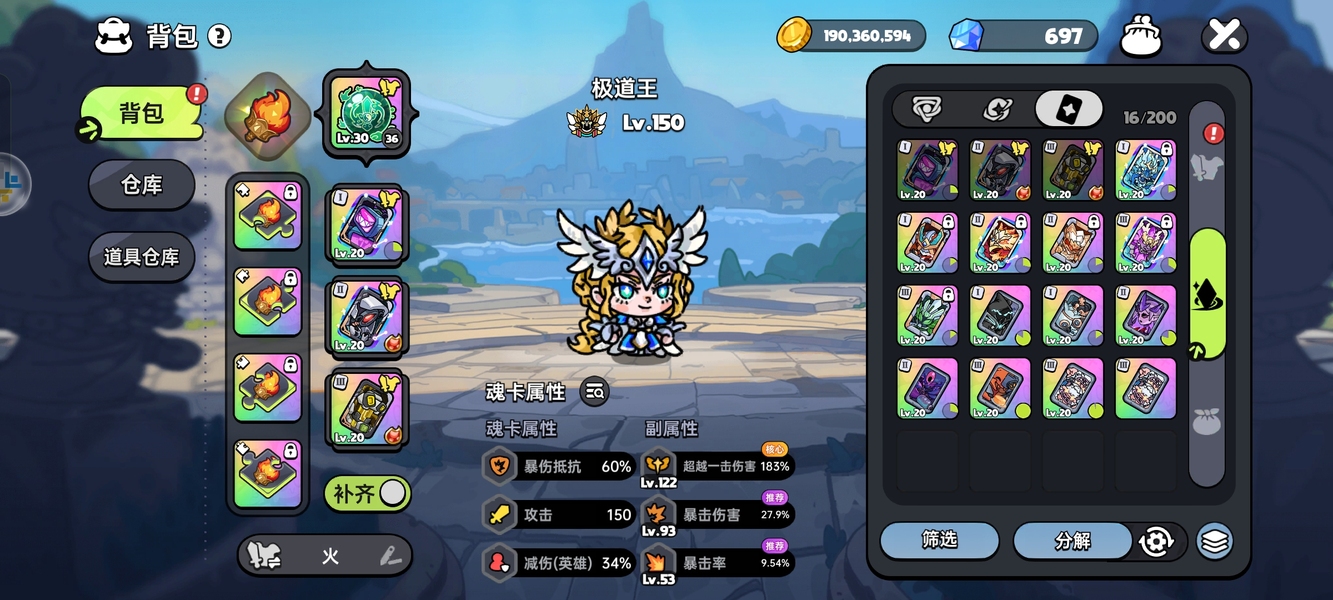
Task: Select the first equipped purple soul card
Action: point(366,226)
